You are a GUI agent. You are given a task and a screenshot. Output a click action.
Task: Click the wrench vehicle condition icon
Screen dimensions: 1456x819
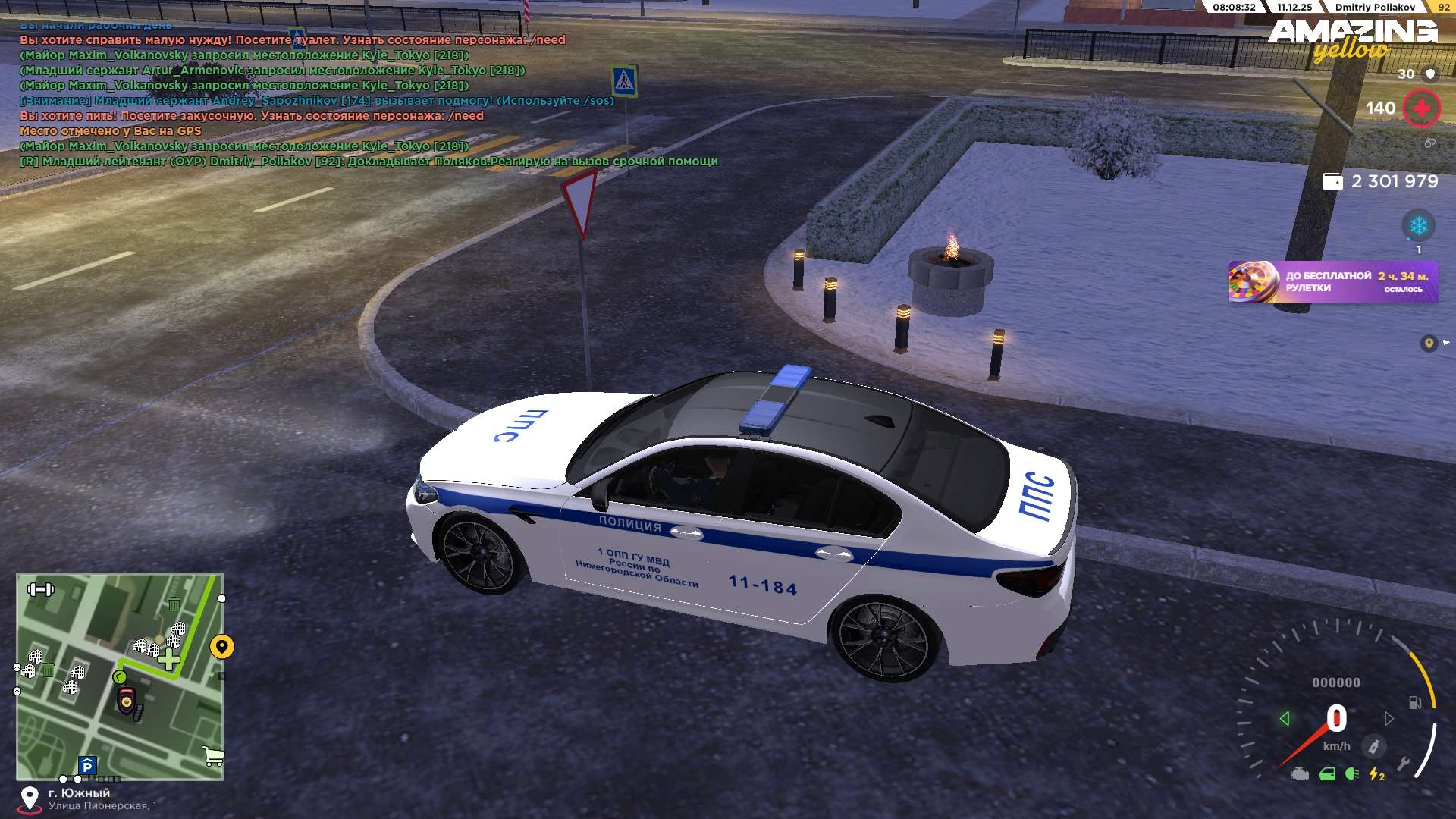pos(1403,764)
